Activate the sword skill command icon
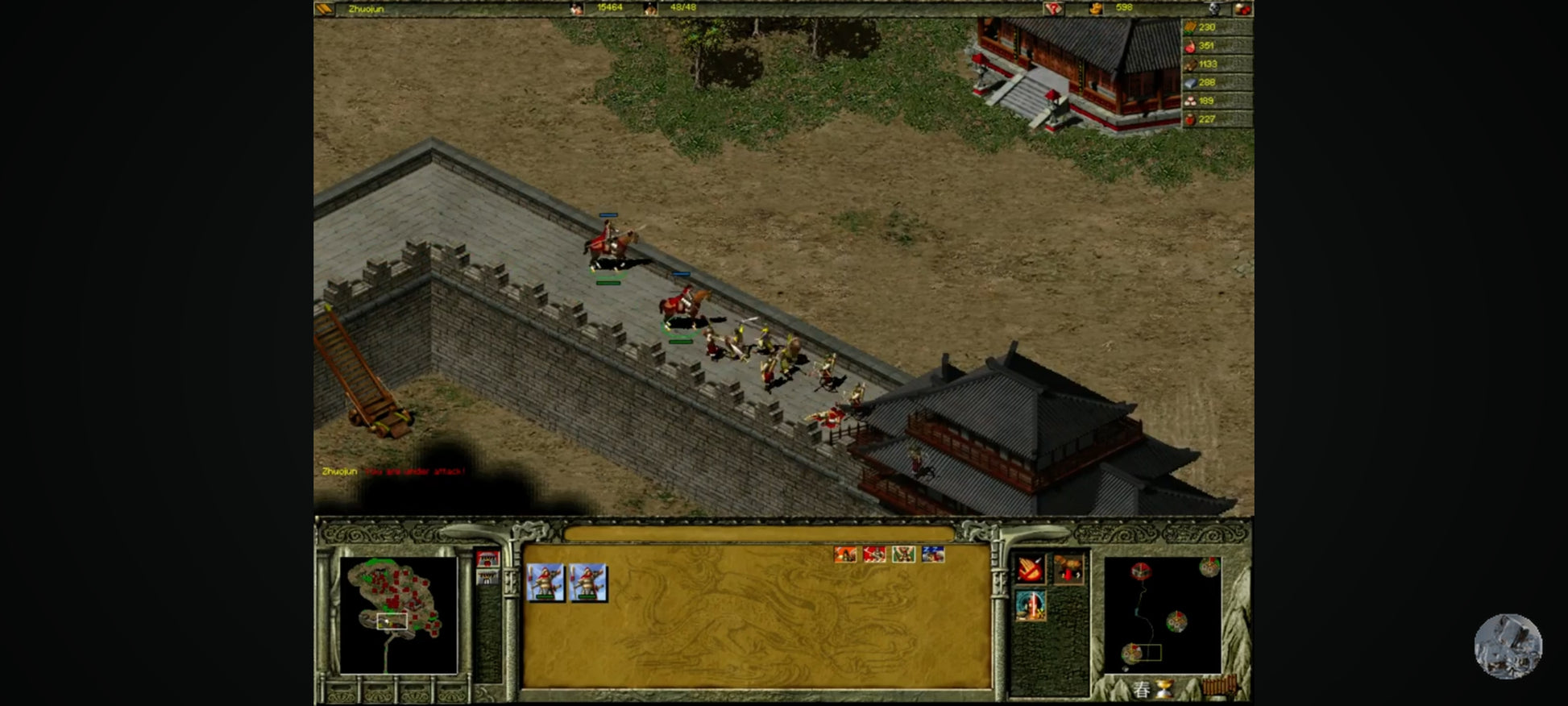 click(x=1030, y=606)
